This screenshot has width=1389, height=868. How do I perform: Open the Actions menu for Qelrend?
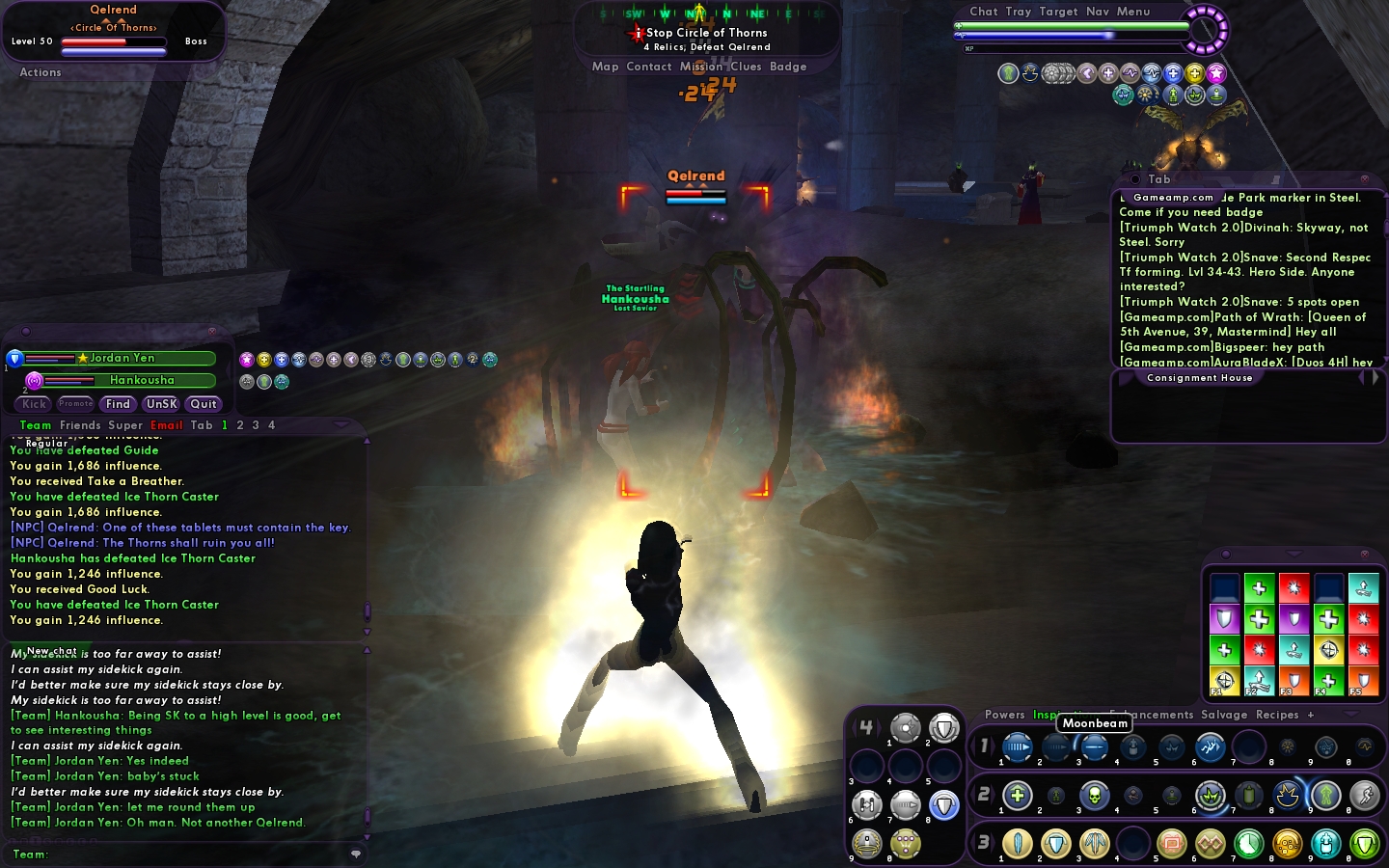(41, 72)
